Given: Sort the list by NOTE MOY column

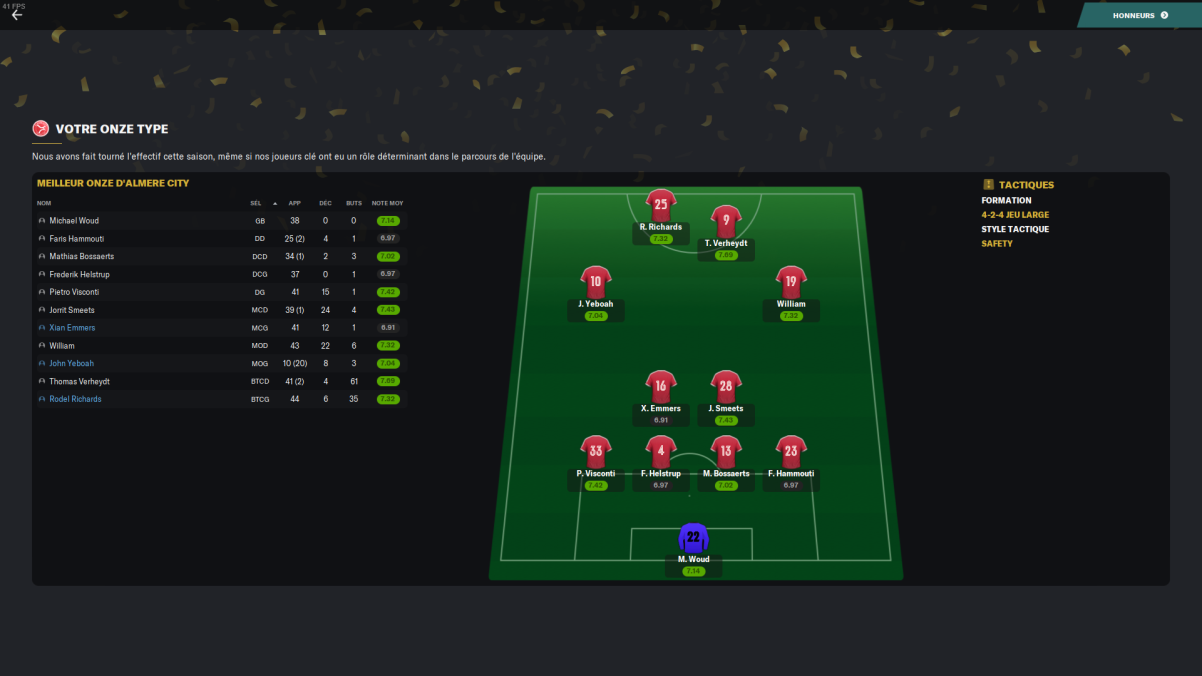Looking at the screenshot, I should pos(387,203).
